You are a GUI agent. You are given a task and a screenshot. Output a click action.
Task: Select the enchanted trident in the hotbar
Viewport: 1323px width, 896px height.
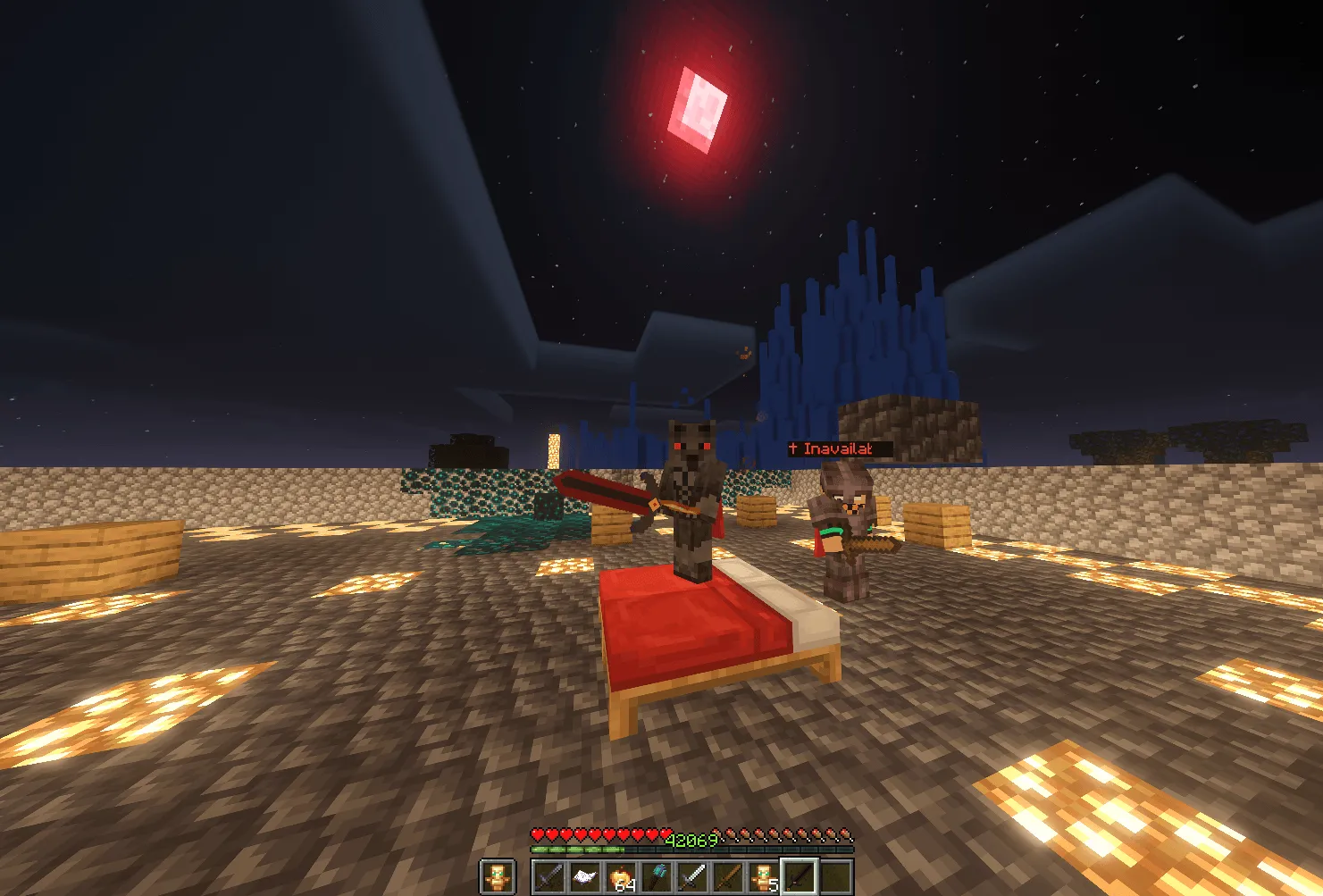tap(658, 876)
